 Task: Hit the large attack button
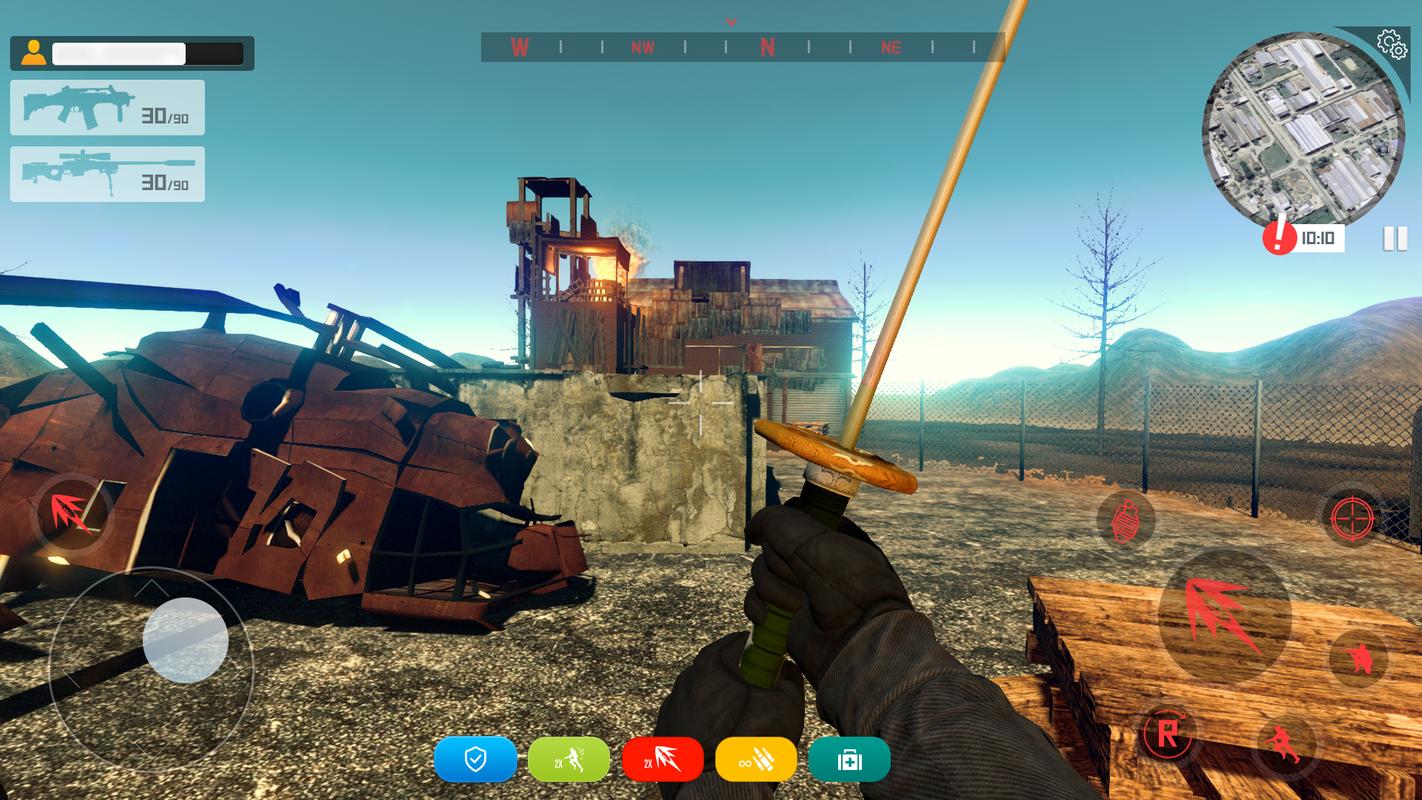click(x=1223, y=615)
